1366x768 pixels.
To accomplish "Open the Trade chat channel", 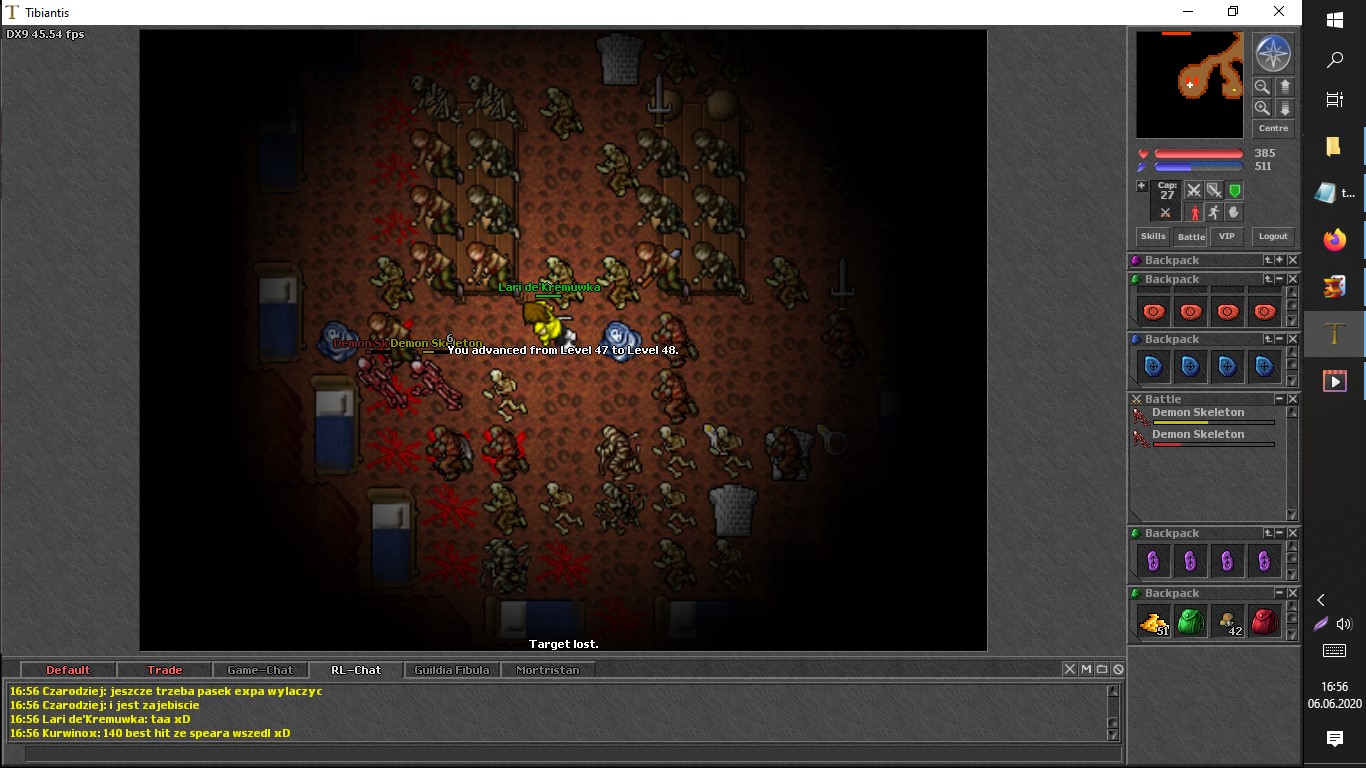I will pos(165,670).
